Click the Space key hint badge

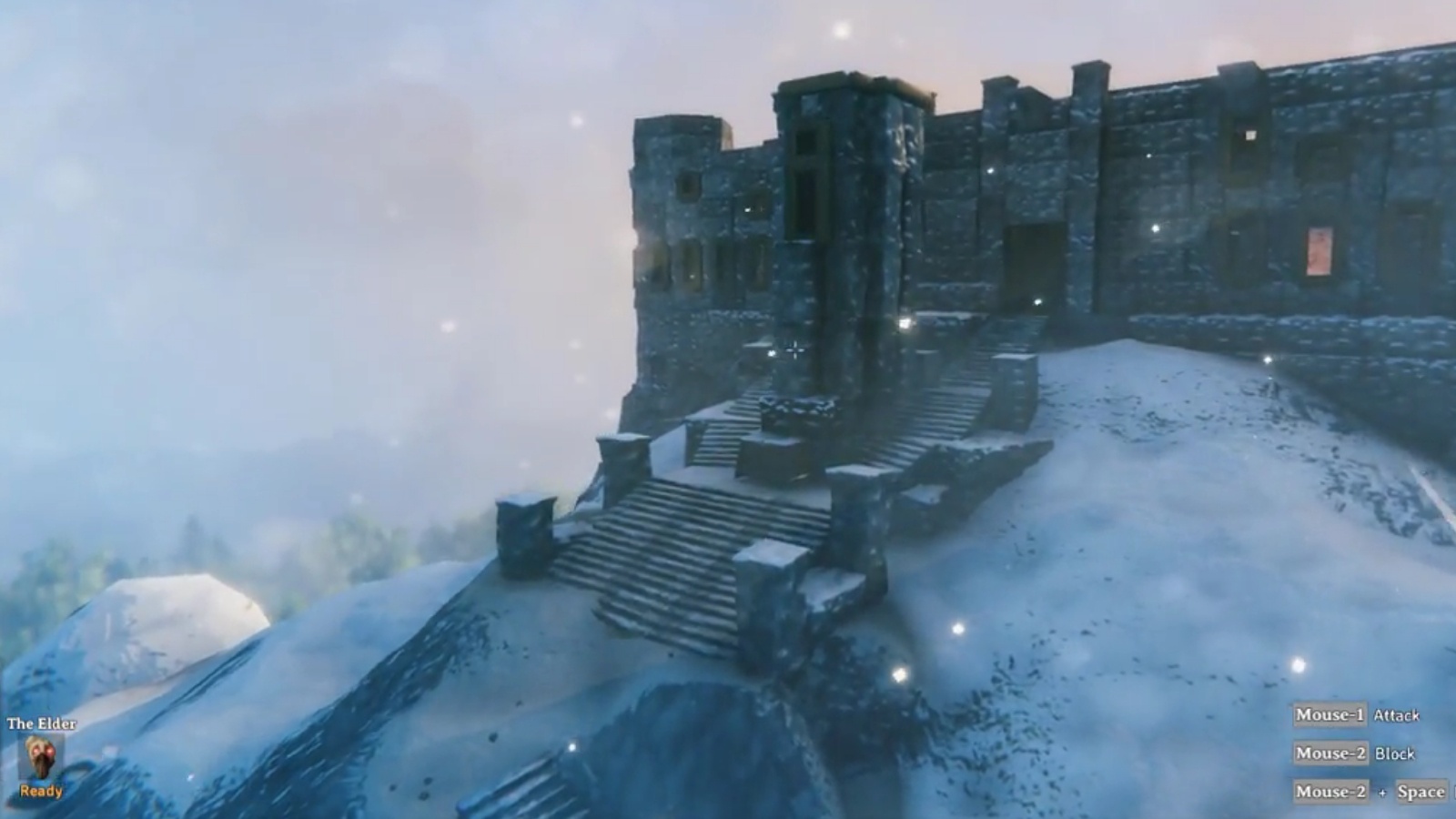(x=1421, y=791)
